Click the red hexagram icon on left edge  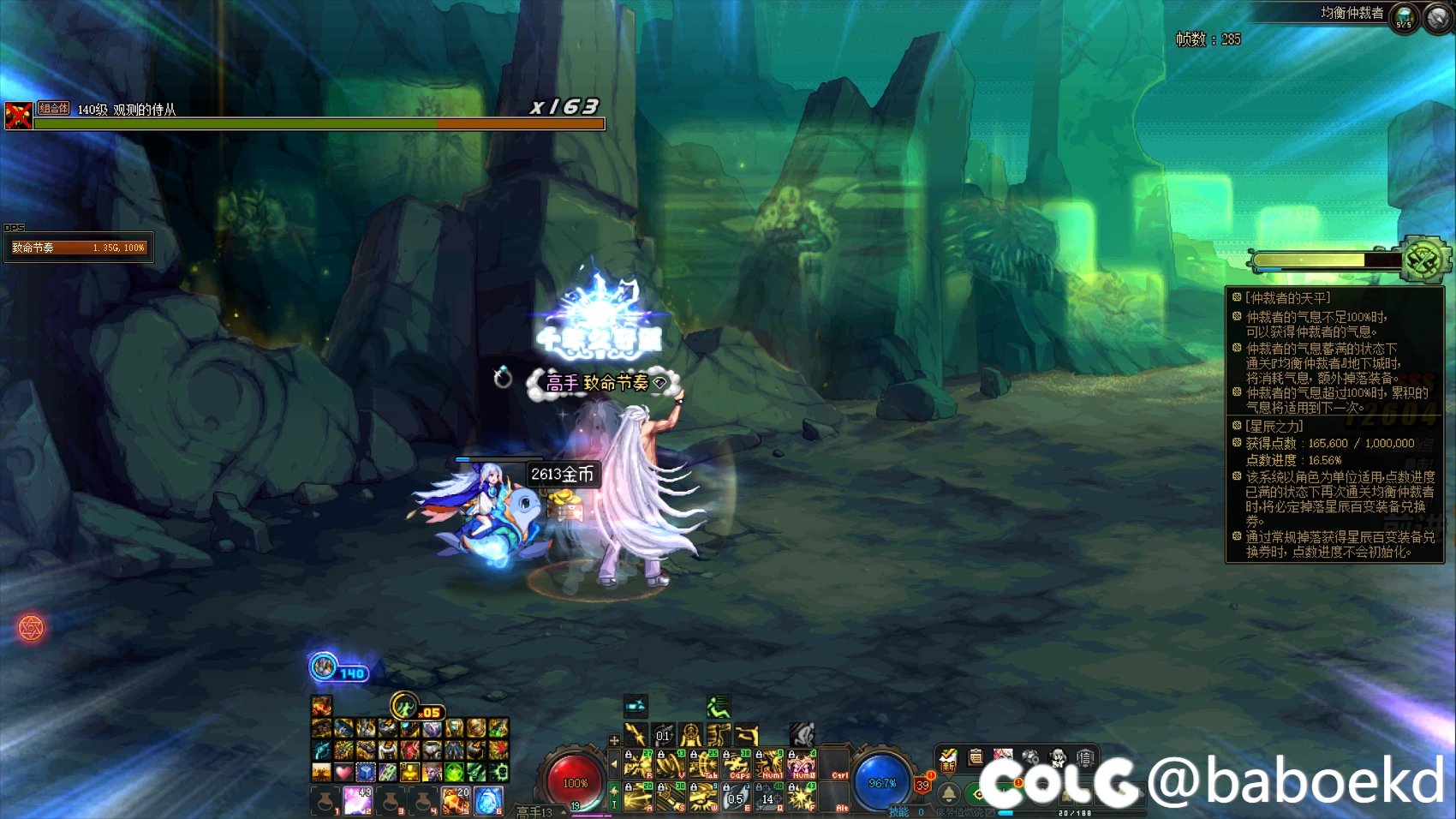point(31,629)
